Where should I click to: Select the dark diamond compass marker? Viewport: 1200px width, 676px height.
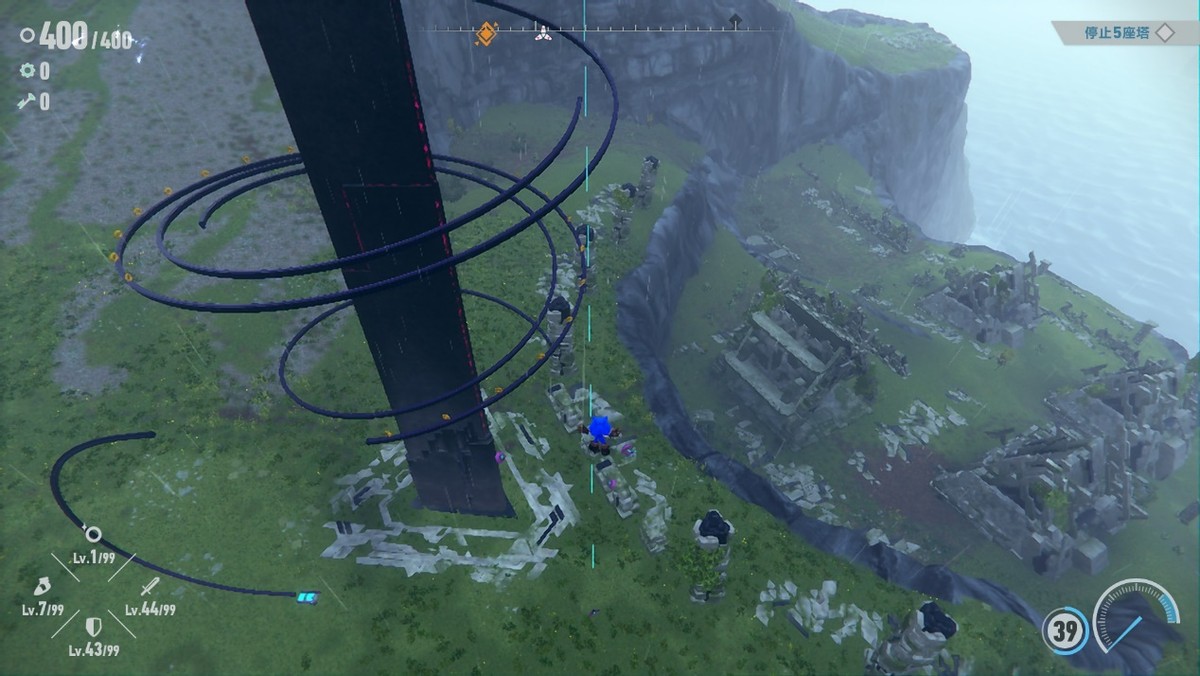(735, 20)
